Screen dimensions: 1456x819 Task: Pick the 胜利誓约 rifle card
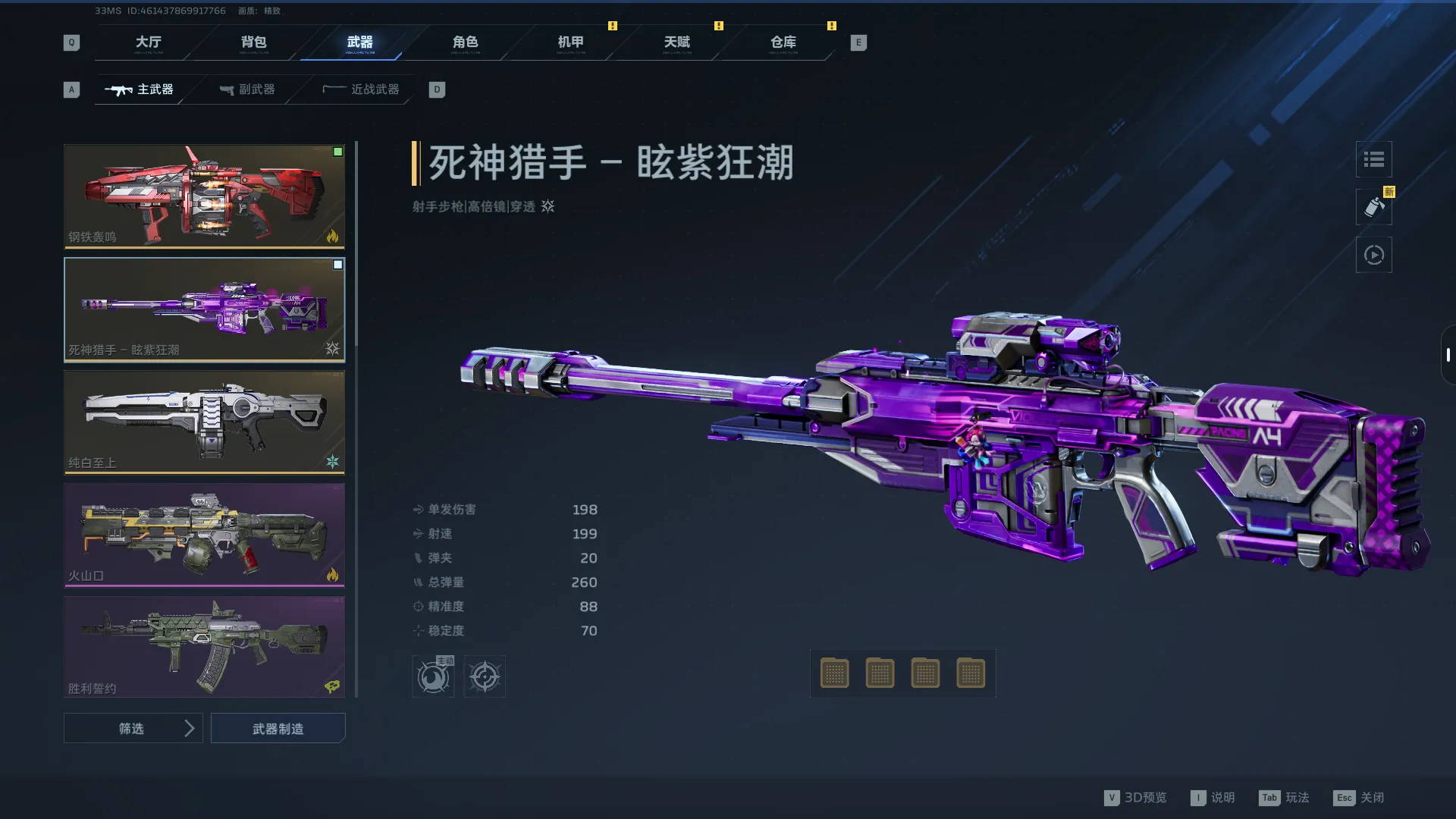pyautogui.click(x=204, y=646)
